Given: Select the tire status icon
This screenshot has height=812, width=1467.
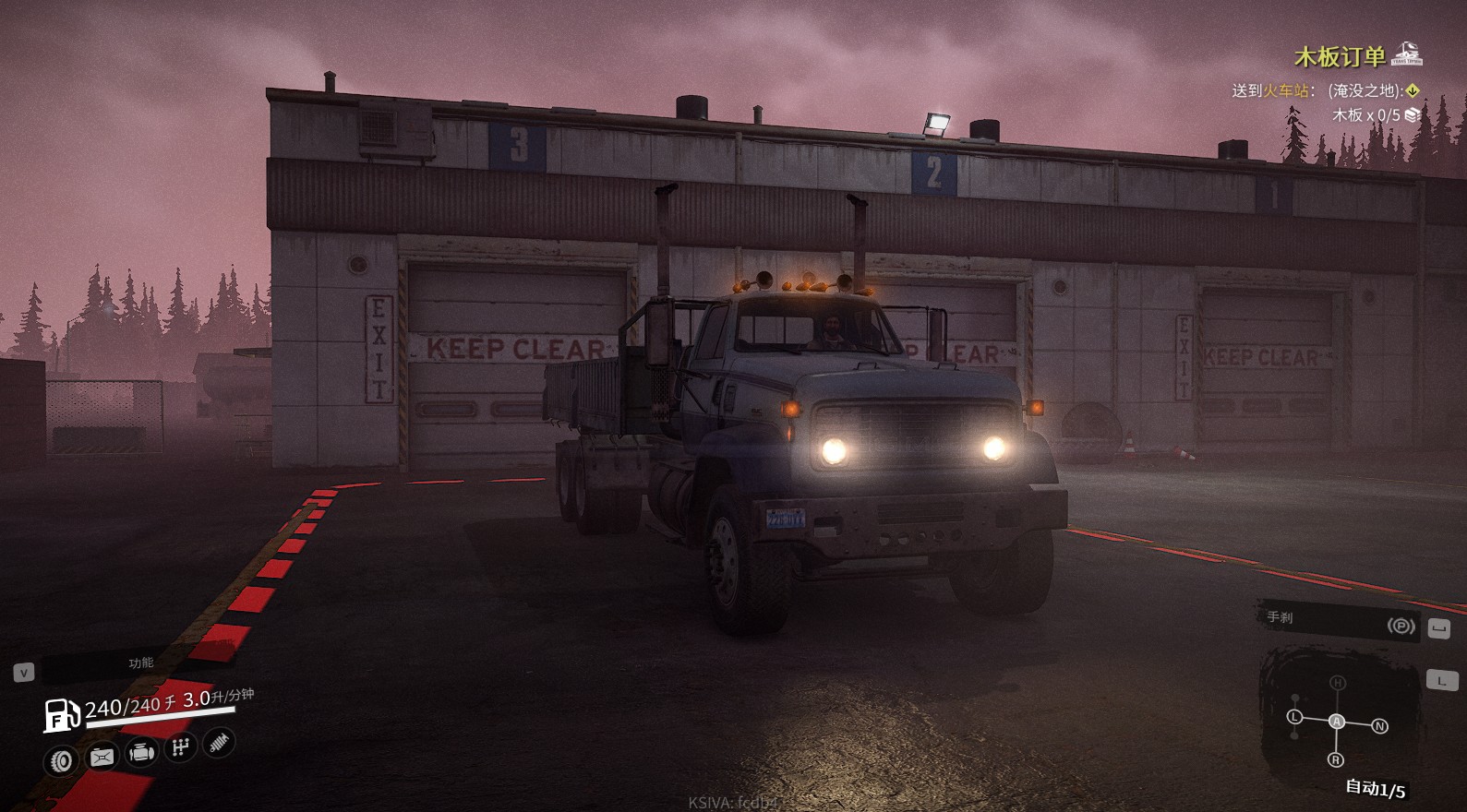Looking at the screenshot, I should (x=61, y=760).
